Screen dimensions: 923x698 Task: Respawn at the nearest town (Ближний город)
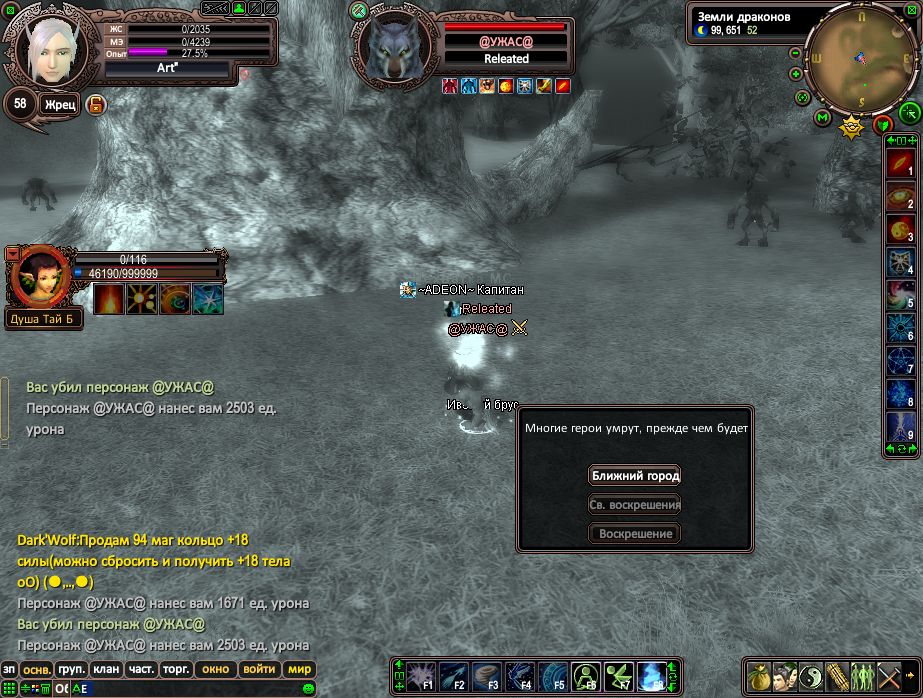[x=634, y=475]
